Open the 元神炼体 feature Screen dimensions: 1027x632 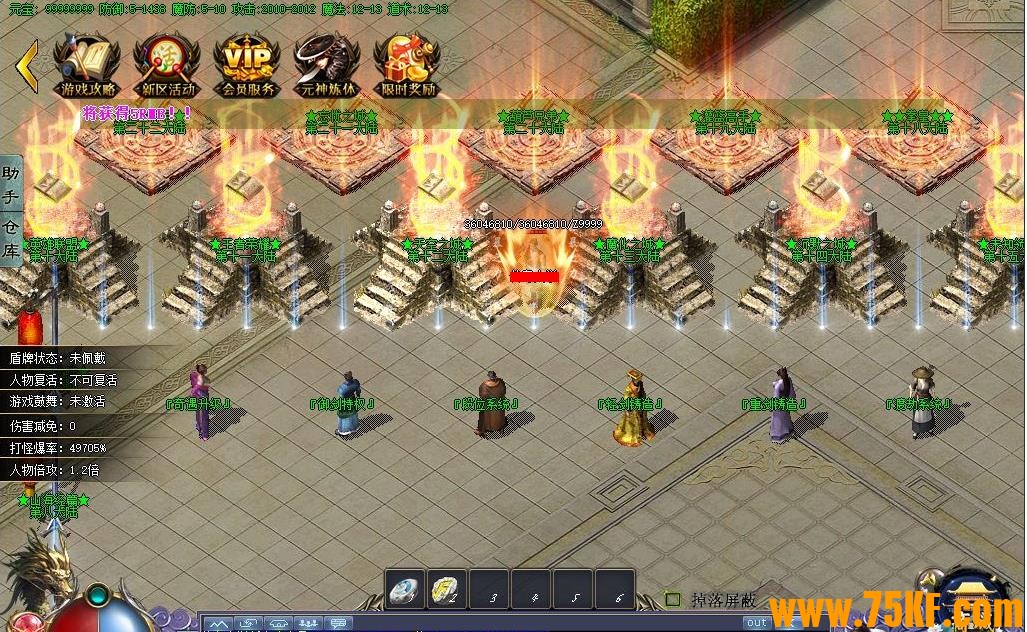(x=327, y=64)
